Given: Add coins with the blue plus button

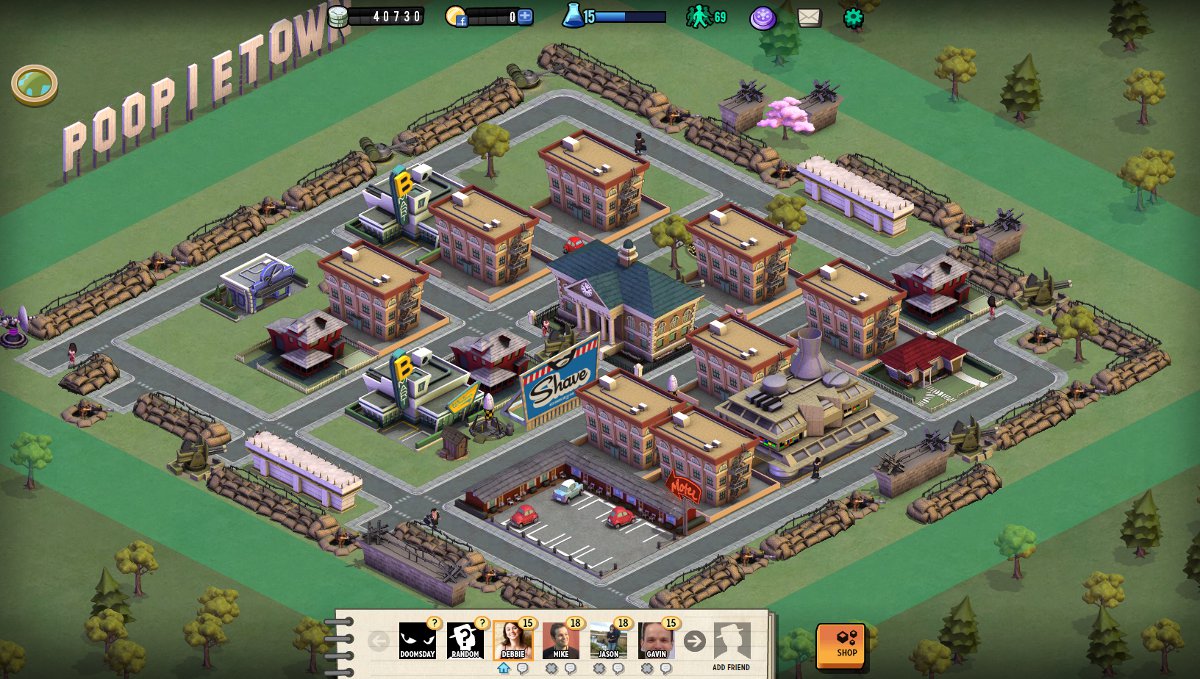Looking at the screenshot, I should click(x=525, y=16).
